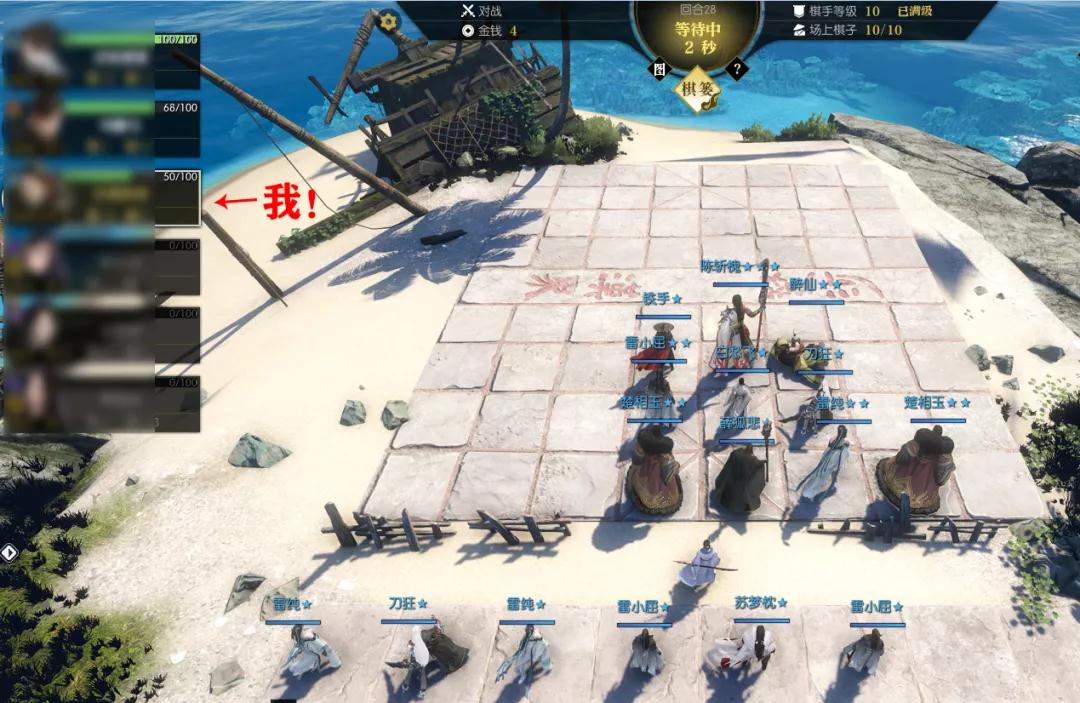The height and width of the screenshot is (703, 1080).
Task: Open the question mark help button
Action: [737, 69]
